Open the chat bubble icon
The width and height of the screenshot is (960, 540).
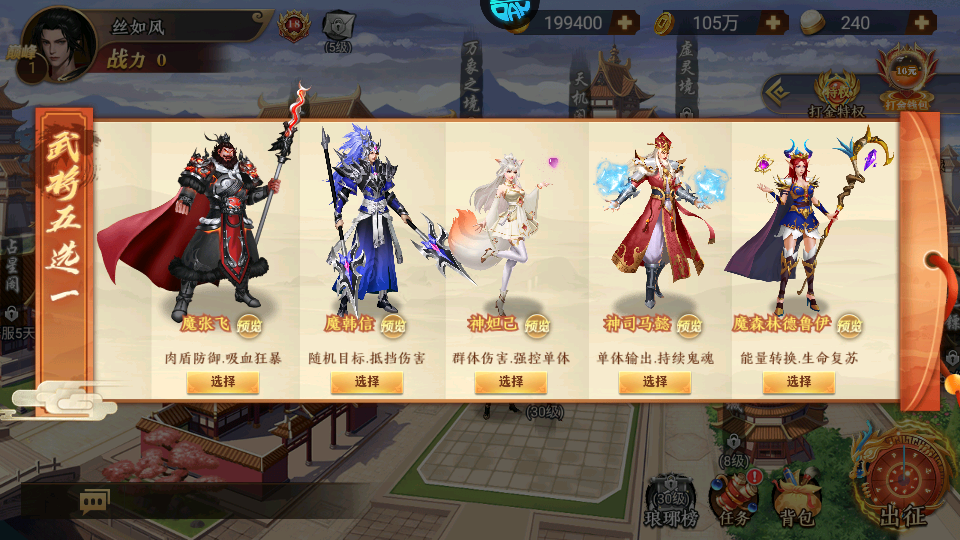tap(95, 501)
